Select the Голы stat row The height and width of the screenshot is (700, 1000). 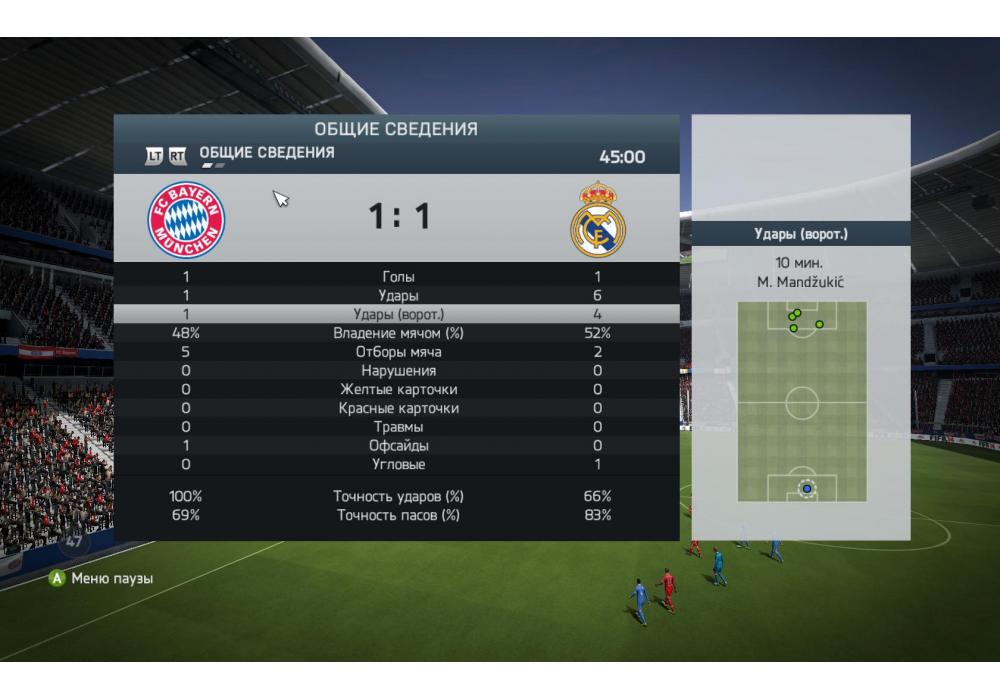(x=397, y=277)
